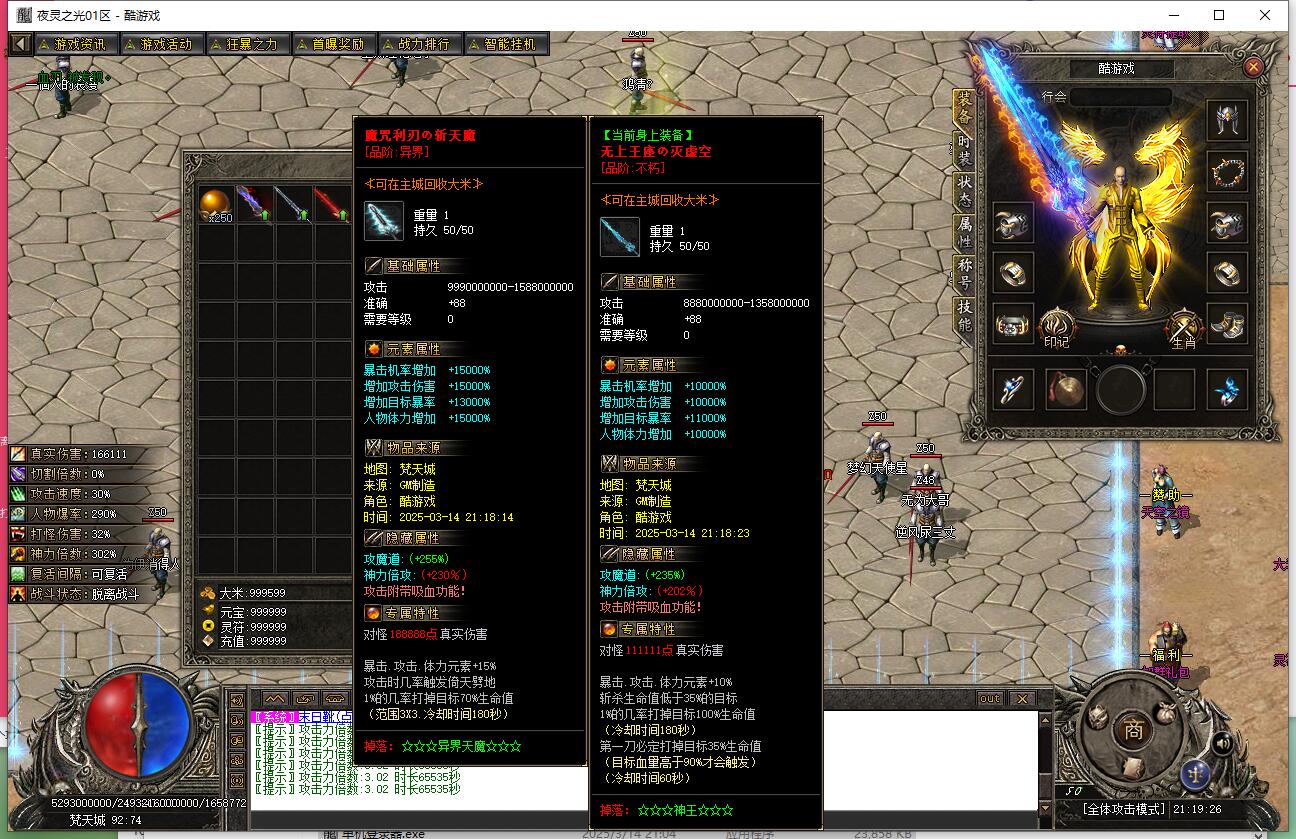The height and width of the screenshot is (839, 1296).
Task: Click the 元宝 currency icon in the inventory panel
Action: (x=206, y=611)
